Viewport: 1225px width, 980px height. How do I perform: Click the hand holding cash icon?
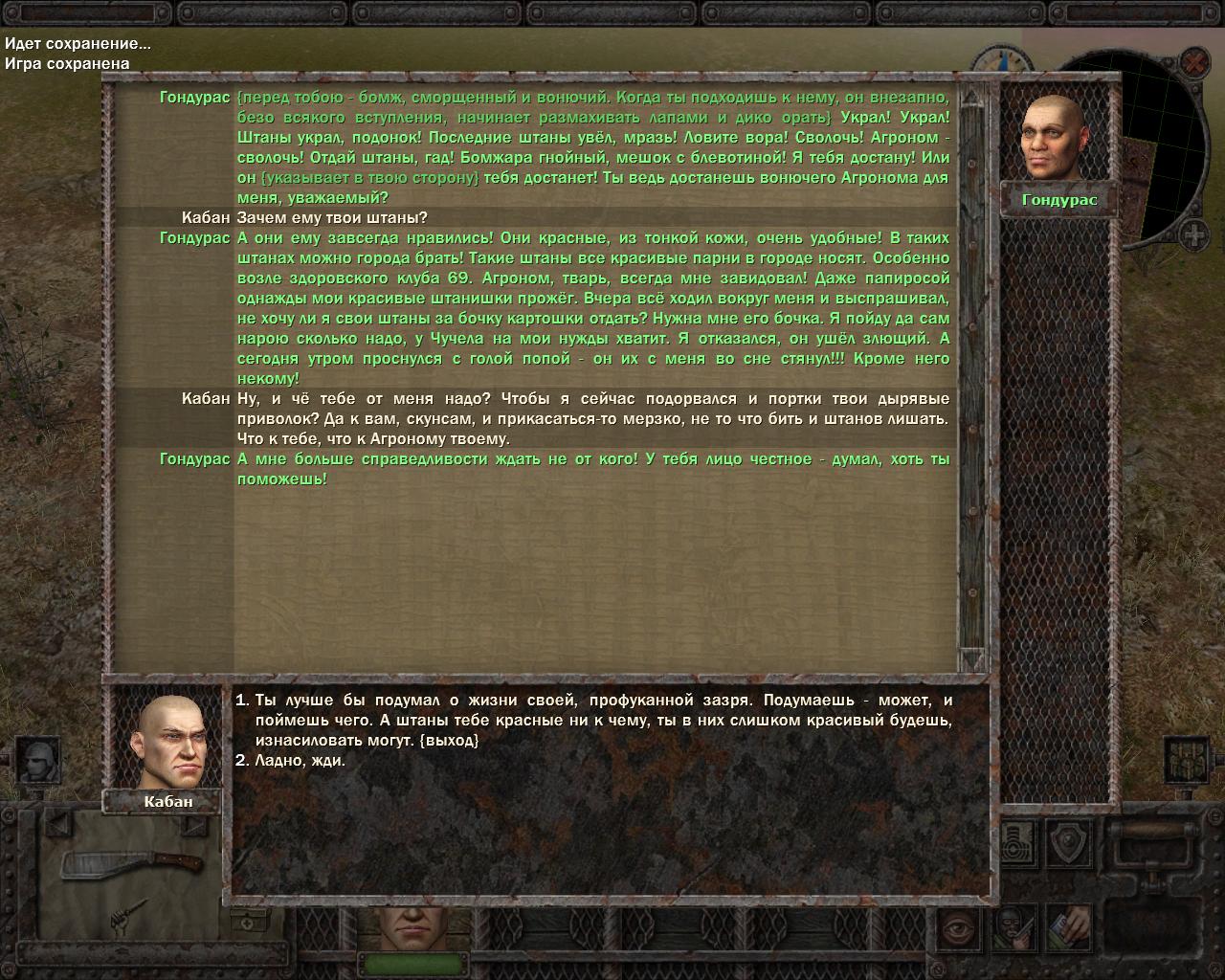pyautogui.click(x=1068, y=926)
